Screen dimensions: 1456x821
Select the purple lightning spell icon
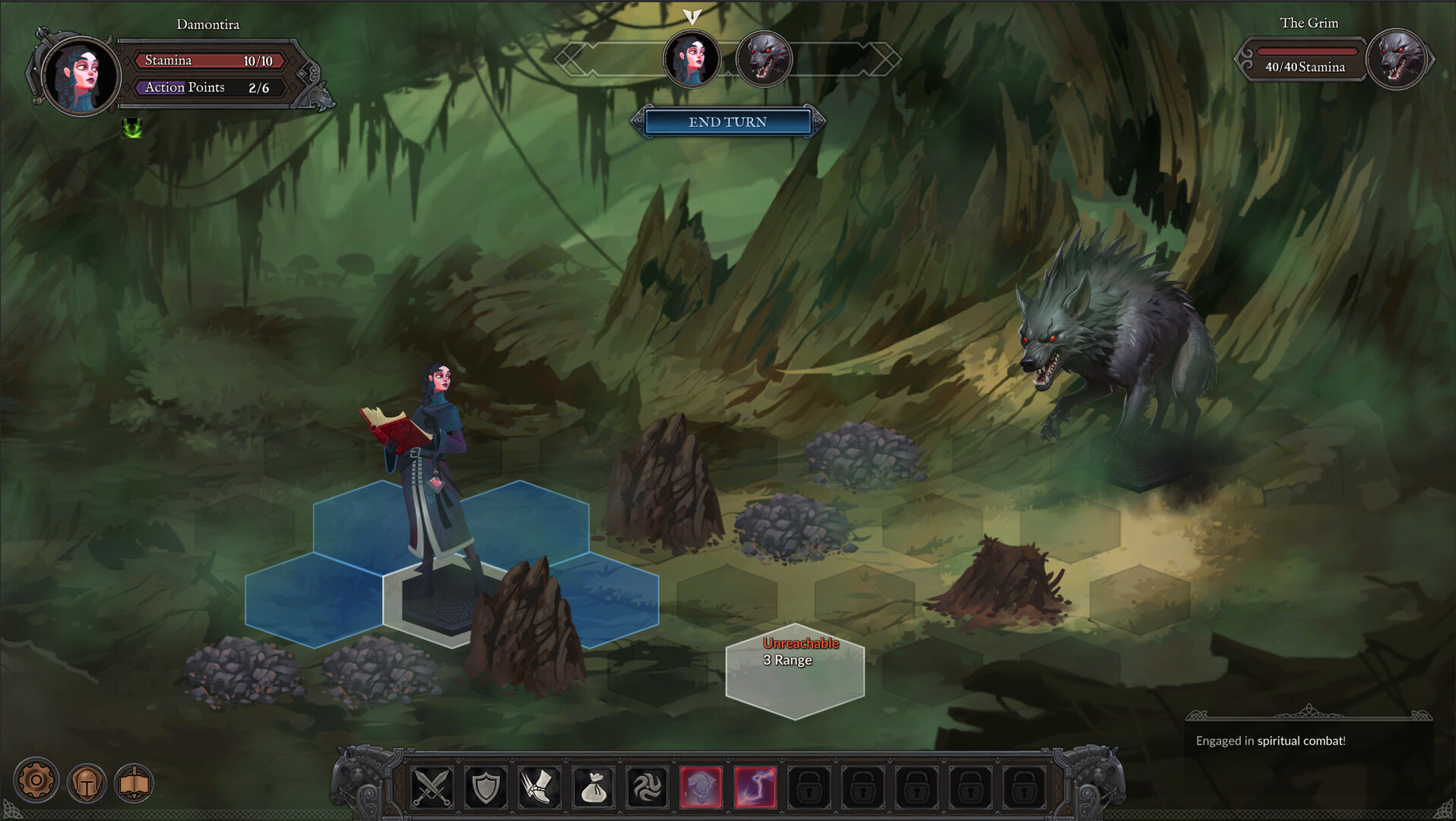point(756,787)
